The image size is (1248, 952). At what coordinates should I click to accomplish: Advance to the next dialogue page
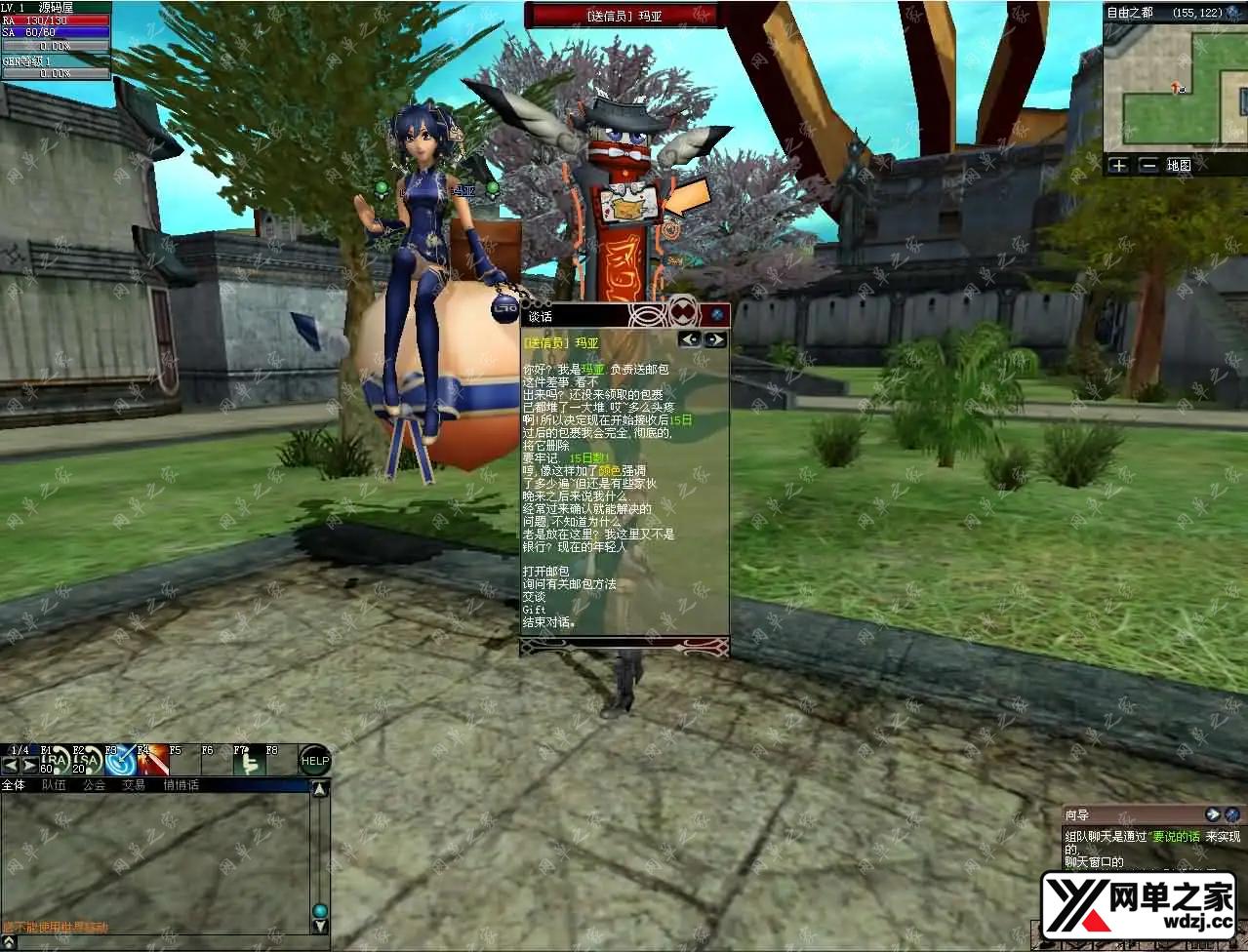[715, 339]
